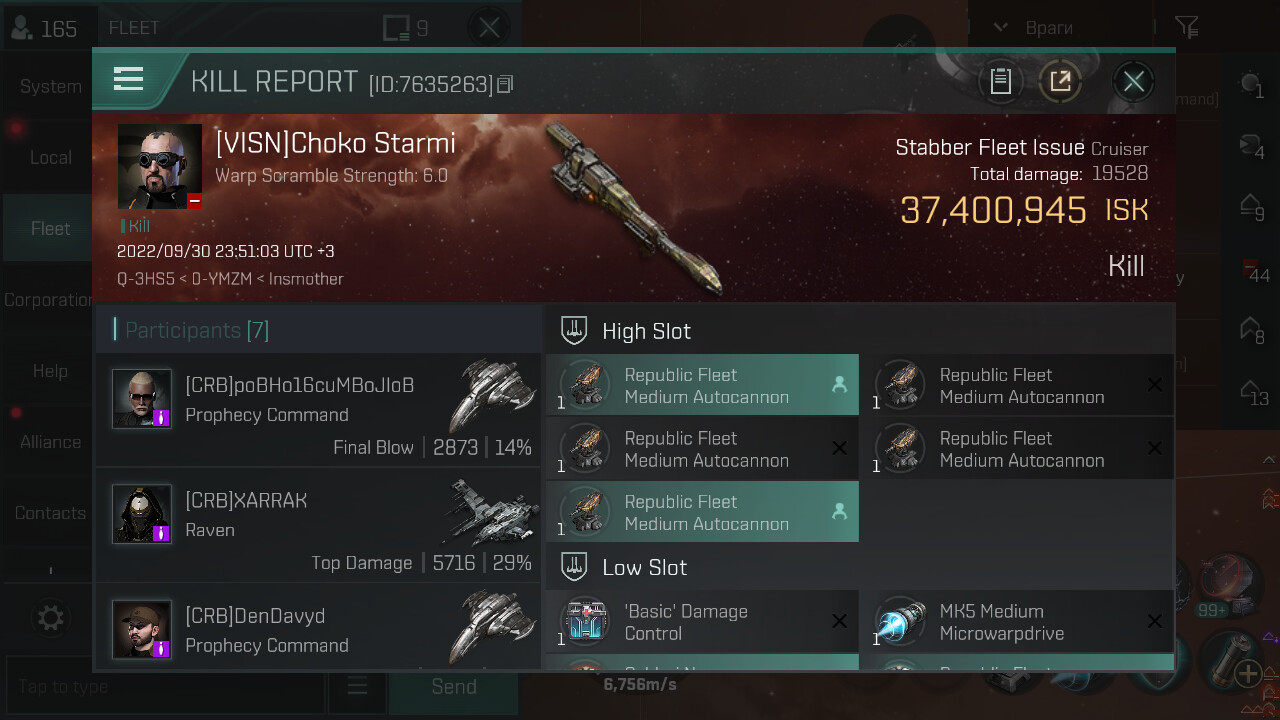Screen dimensions: 1280x720
Task: Close the Fleet chat panel
Action: 489,28
